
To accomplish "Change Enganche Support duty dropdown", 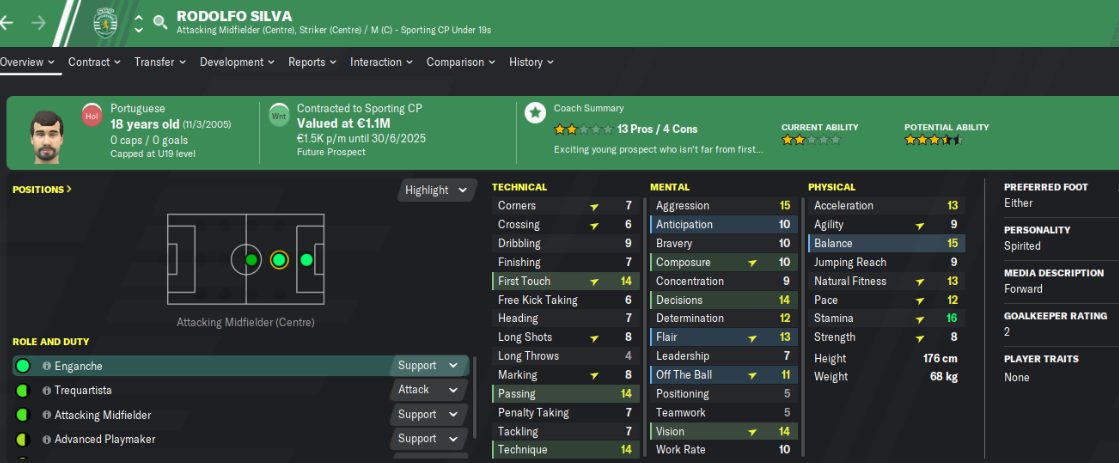I will click(428, 366).
